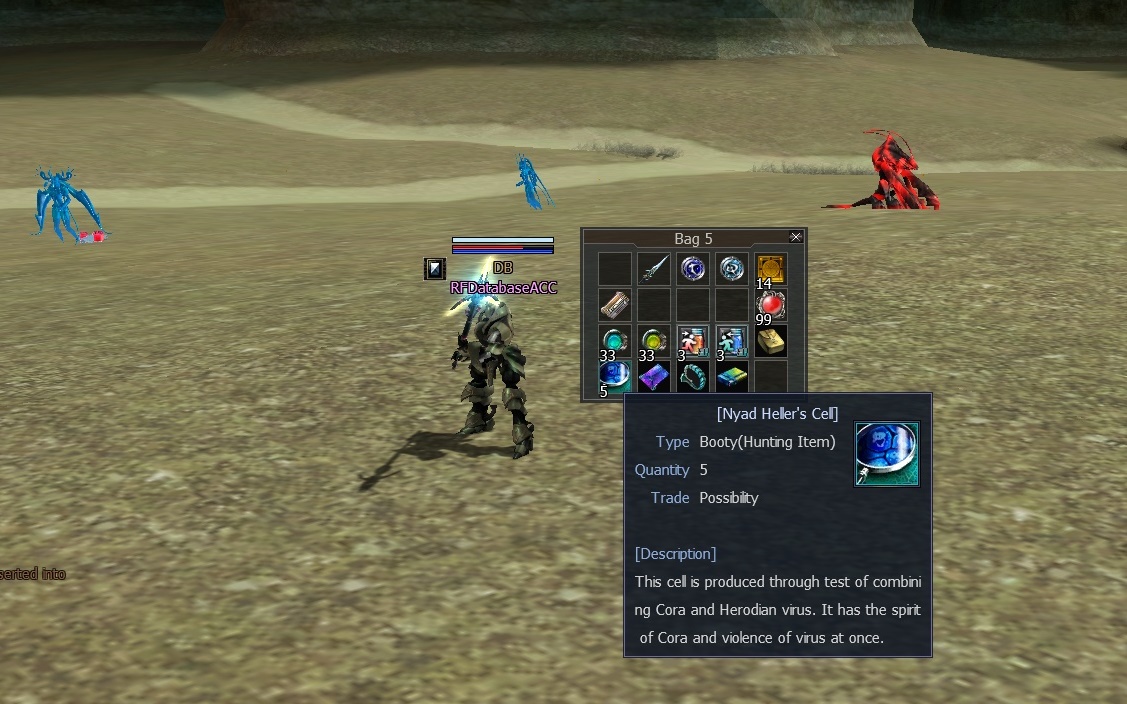
Task: Select the tan pouch bag item
Action: point(770,341)
